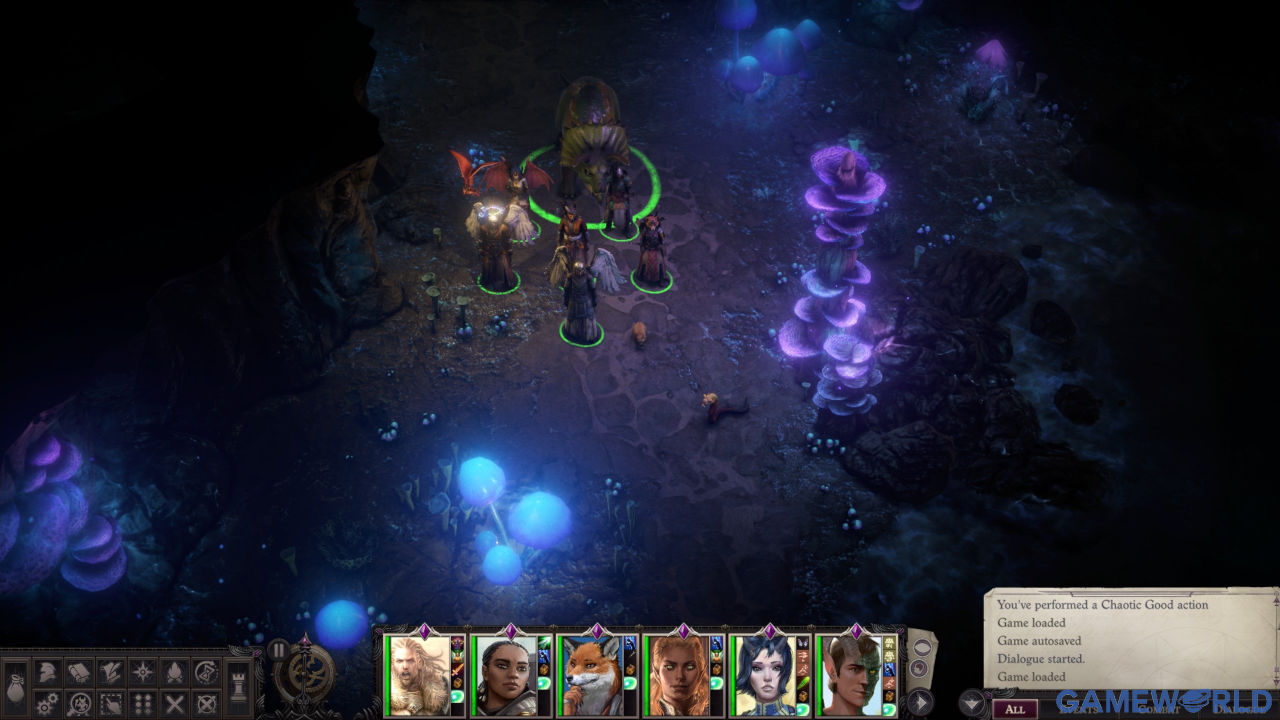Image resolution: width=1280 pixels, height=720 pixels.
Task: Switch combat log to the All tab
Action: pos(1015,709)
